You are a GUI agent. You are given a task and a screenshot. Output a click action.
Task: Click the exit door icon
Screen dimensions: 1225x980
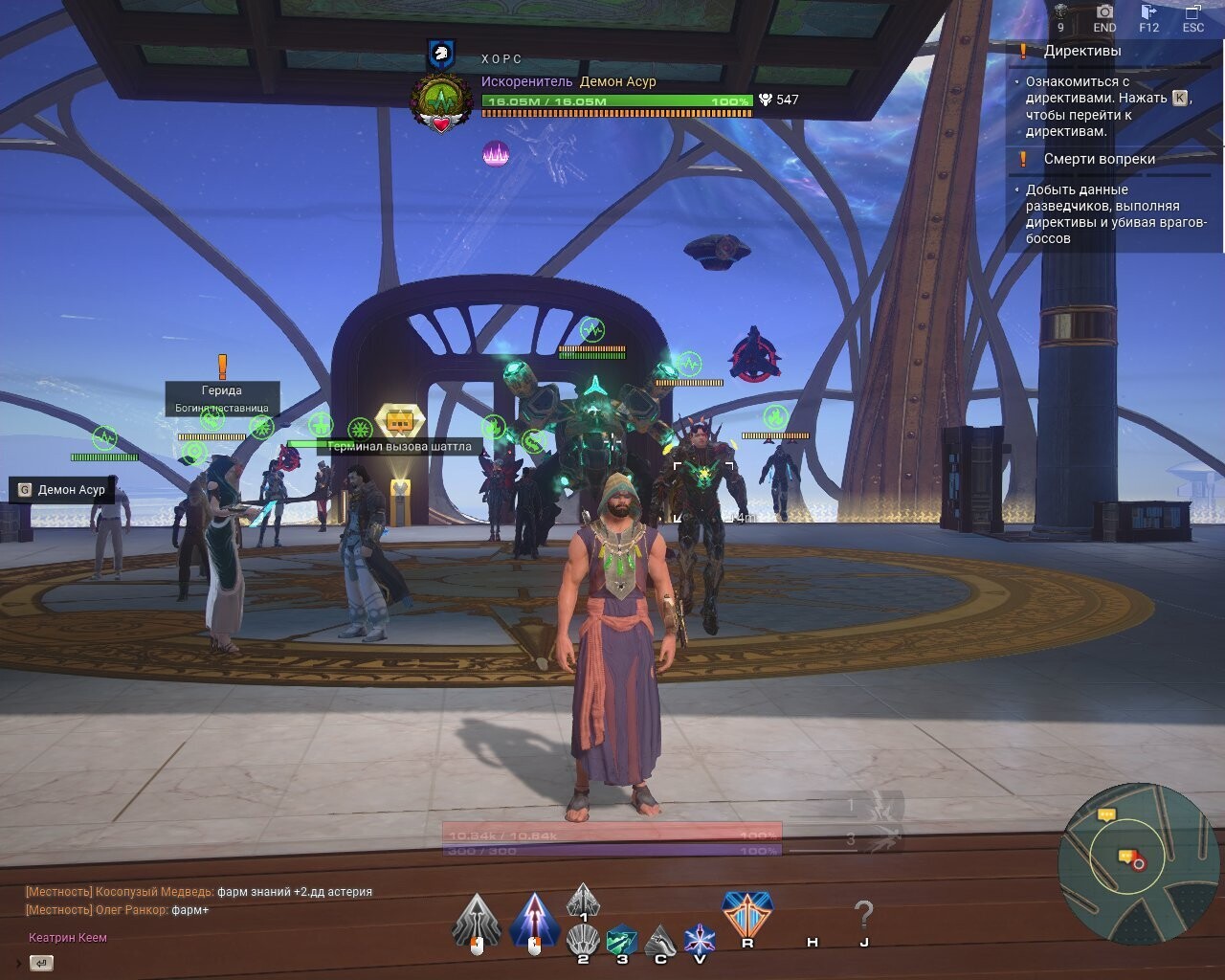click(x=1148, y=12)
